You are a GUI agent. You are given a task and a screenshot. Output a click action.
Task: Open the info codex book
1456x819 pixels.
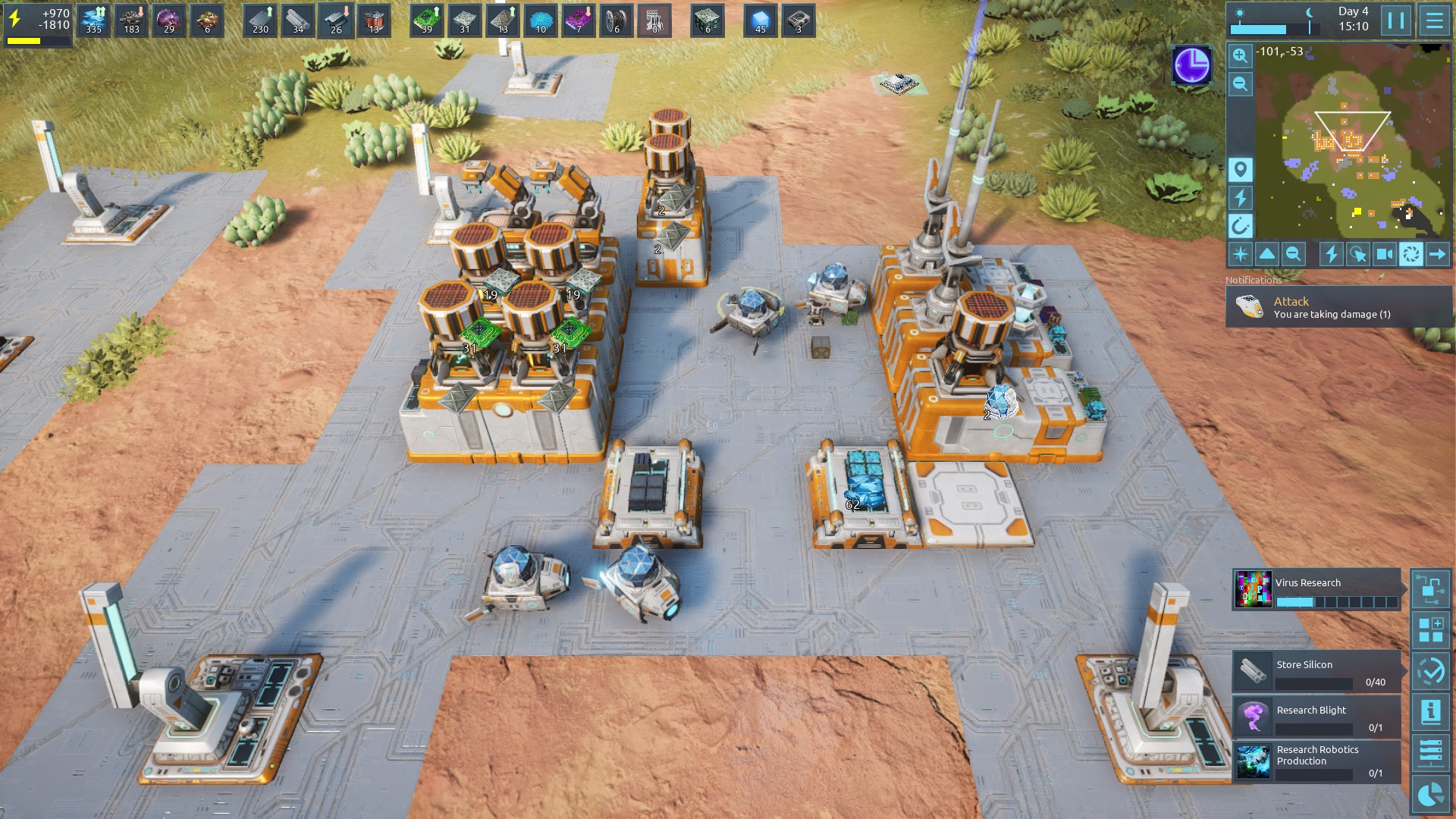coord(1431,712)
